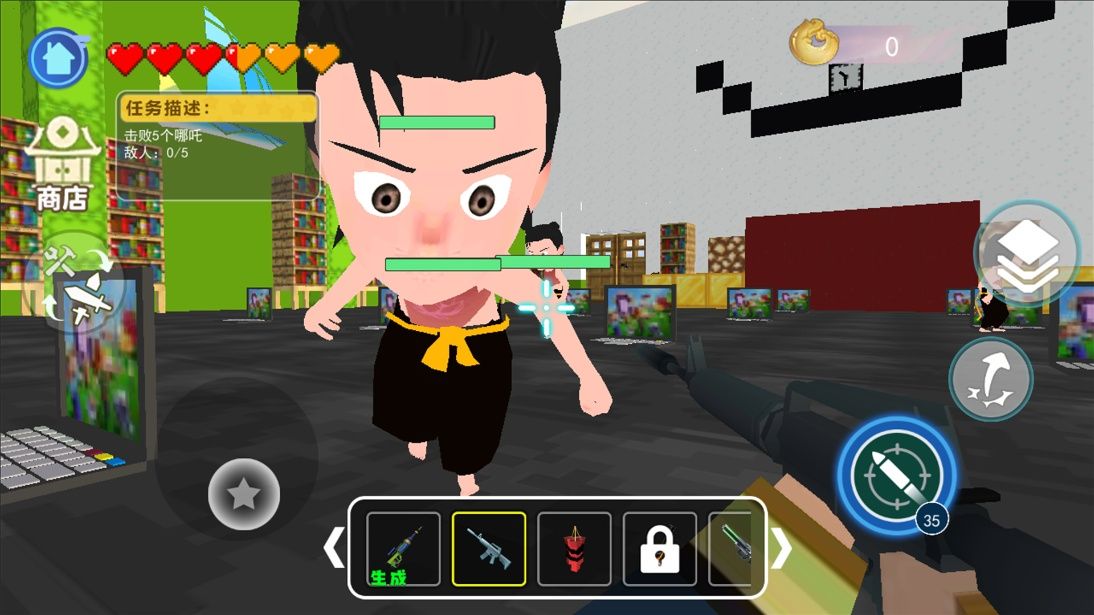The height and width of the screenshot is (615, 1094).
Task: Tap the blue home button
Action: [58, 58]
